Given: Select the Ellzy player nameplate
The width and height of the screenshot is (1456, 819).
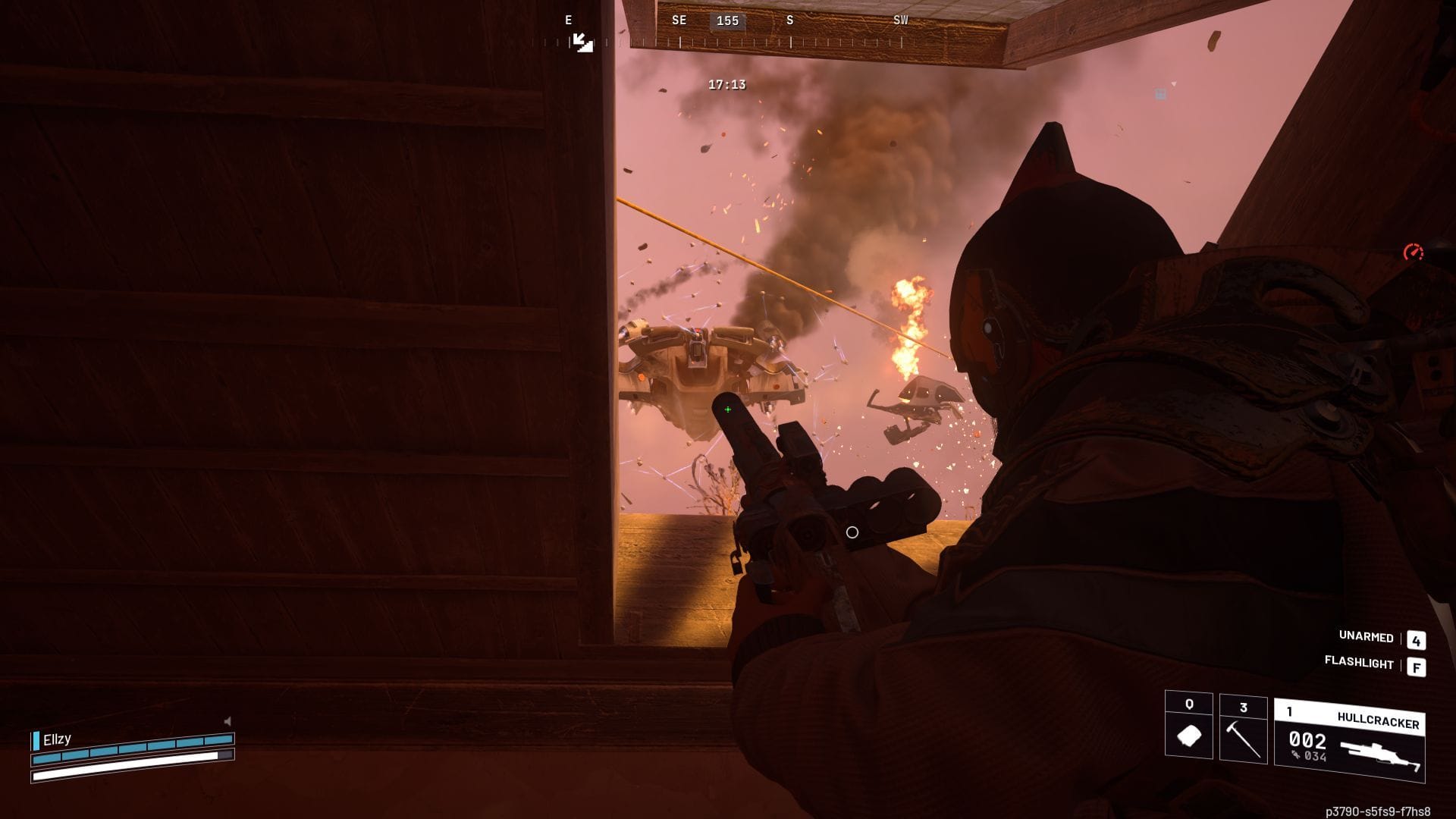Looking at the screenshot, I should tap(58, 739).
